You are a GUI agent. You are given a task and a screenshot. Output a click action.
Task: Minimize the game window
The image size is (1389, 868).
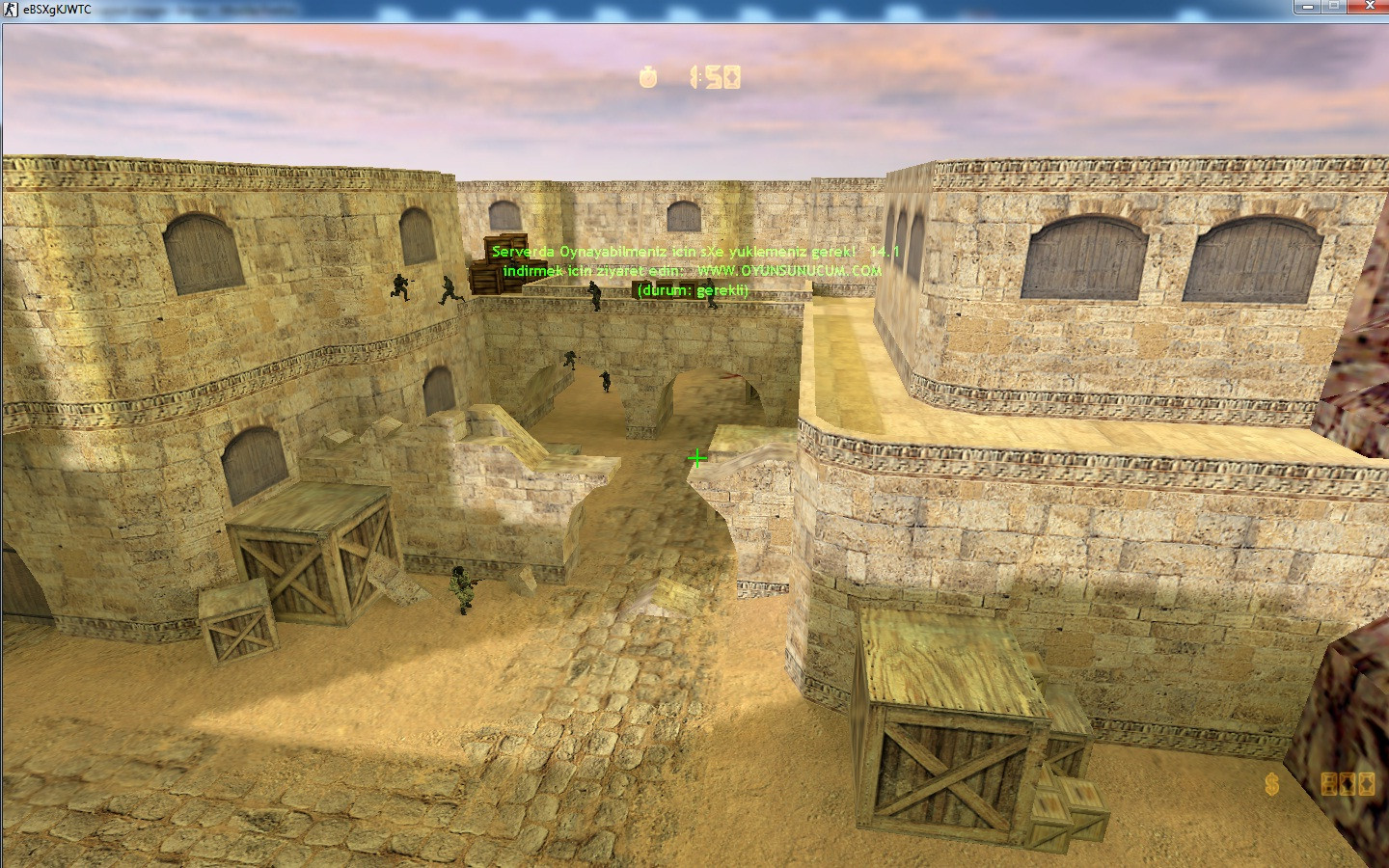pos(1308,8)
